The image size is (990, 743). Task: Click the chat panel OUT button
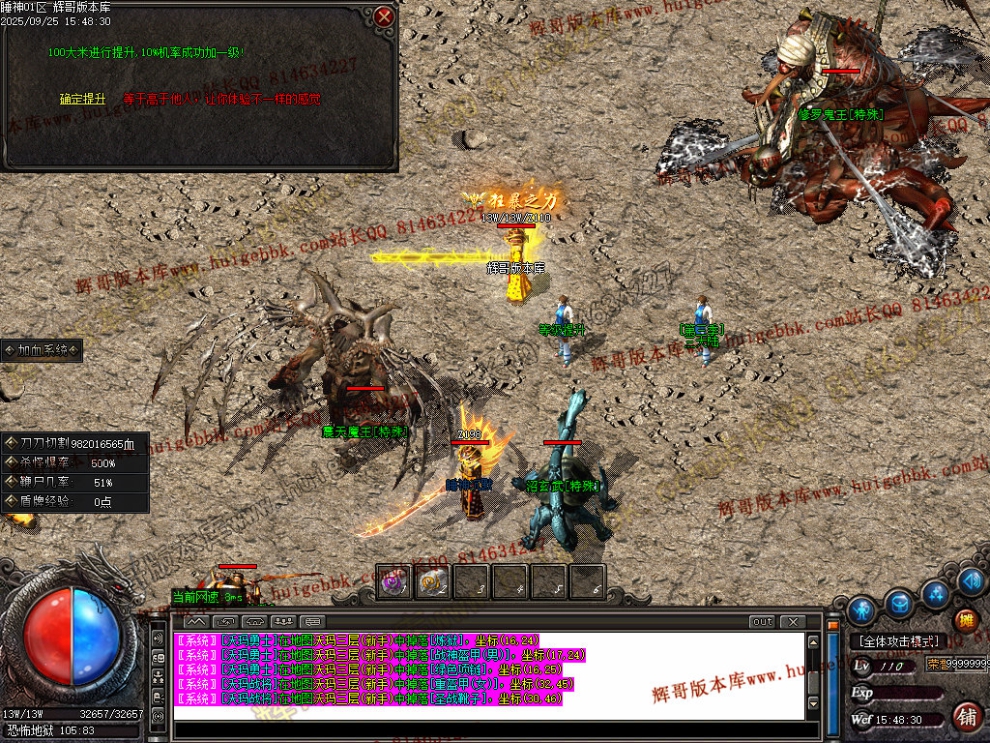pyautogui.click(x=762, y=622)
